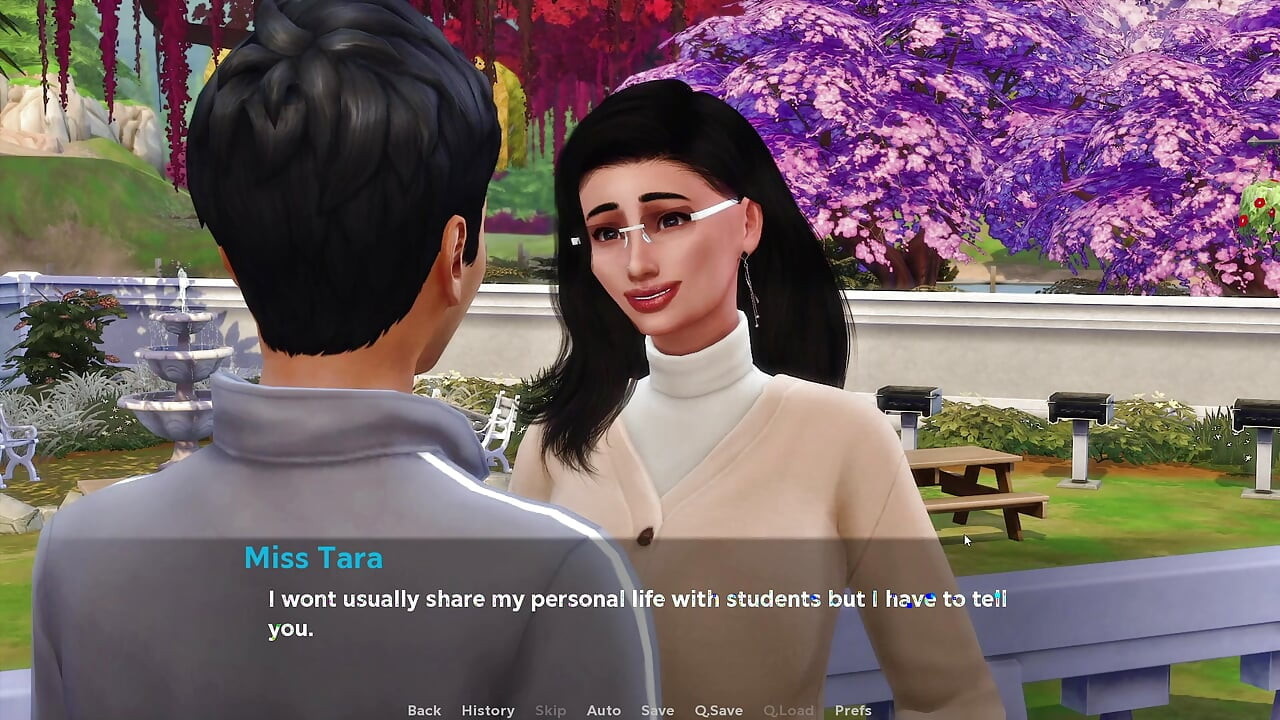
Task: Click Back at the far left of the menu
Action: point(423,709)
